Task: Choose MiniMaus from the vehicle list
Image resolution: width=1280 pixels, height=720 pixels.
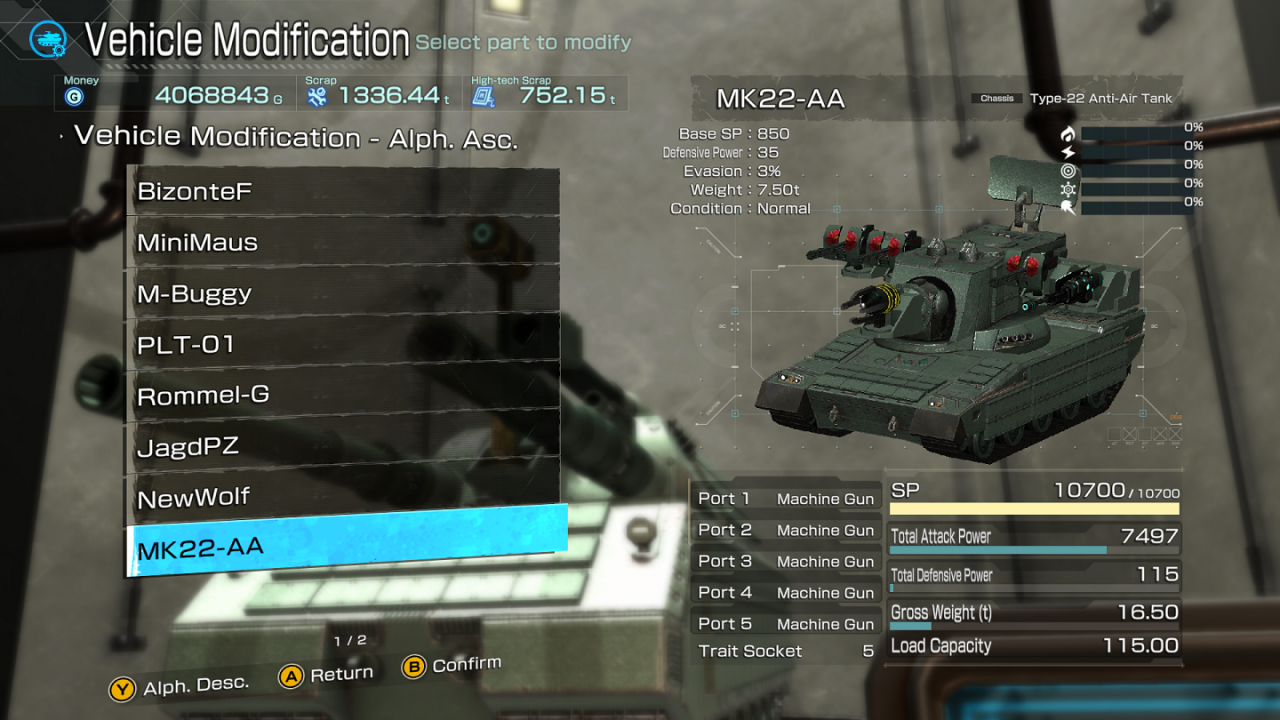Action: coord(343,242)
